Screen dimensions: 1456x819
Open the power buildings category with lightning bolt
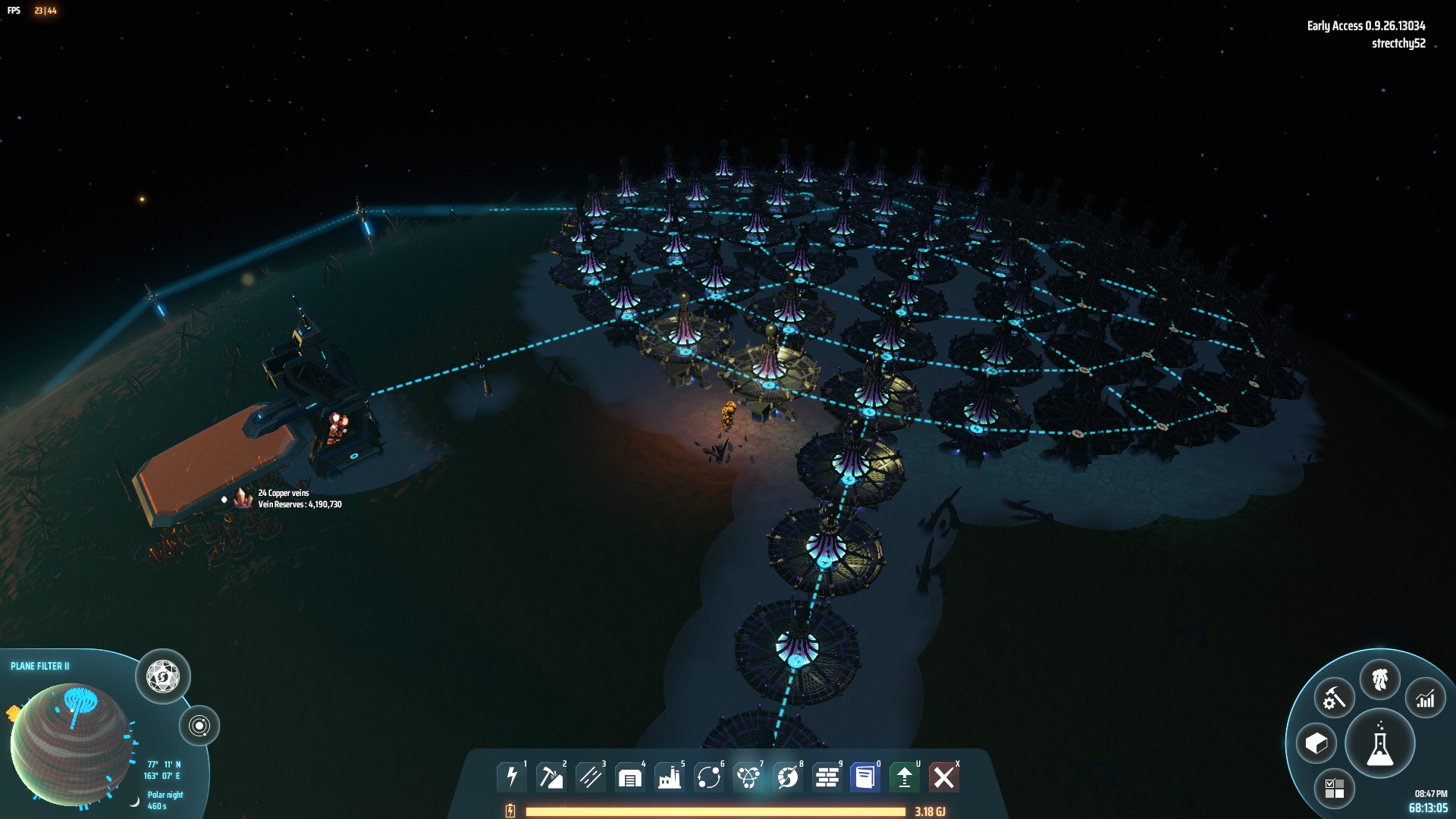tap(512, 777)
